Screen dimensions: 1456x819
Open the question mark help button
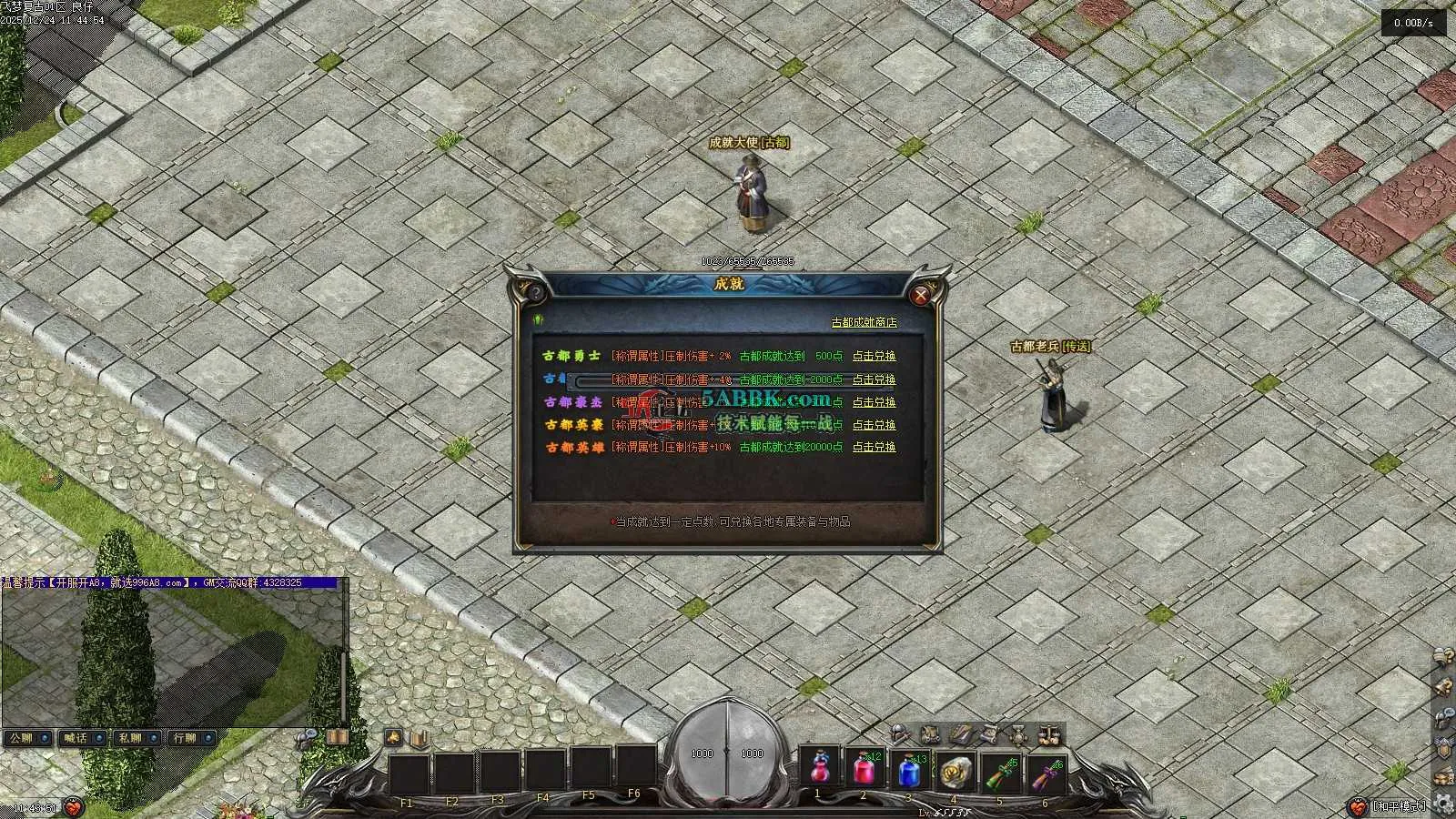pos(536,292)
